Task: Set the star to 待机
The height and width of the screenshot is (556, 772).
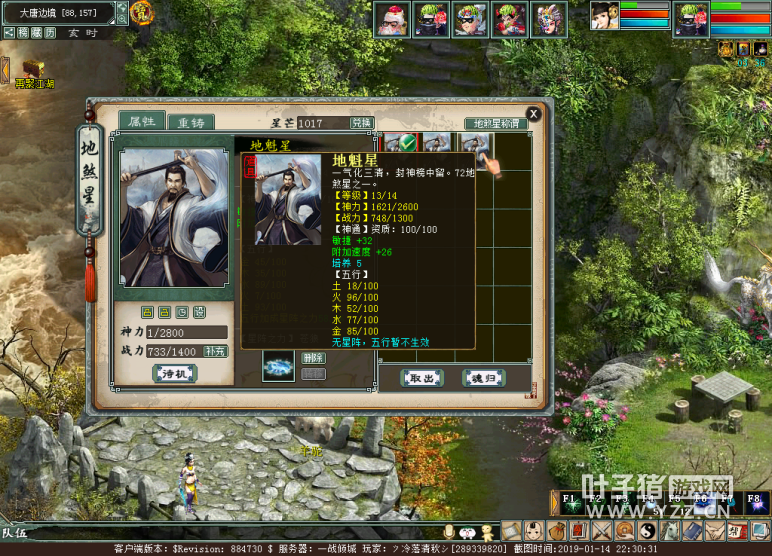Action: (x=176, y=373)
